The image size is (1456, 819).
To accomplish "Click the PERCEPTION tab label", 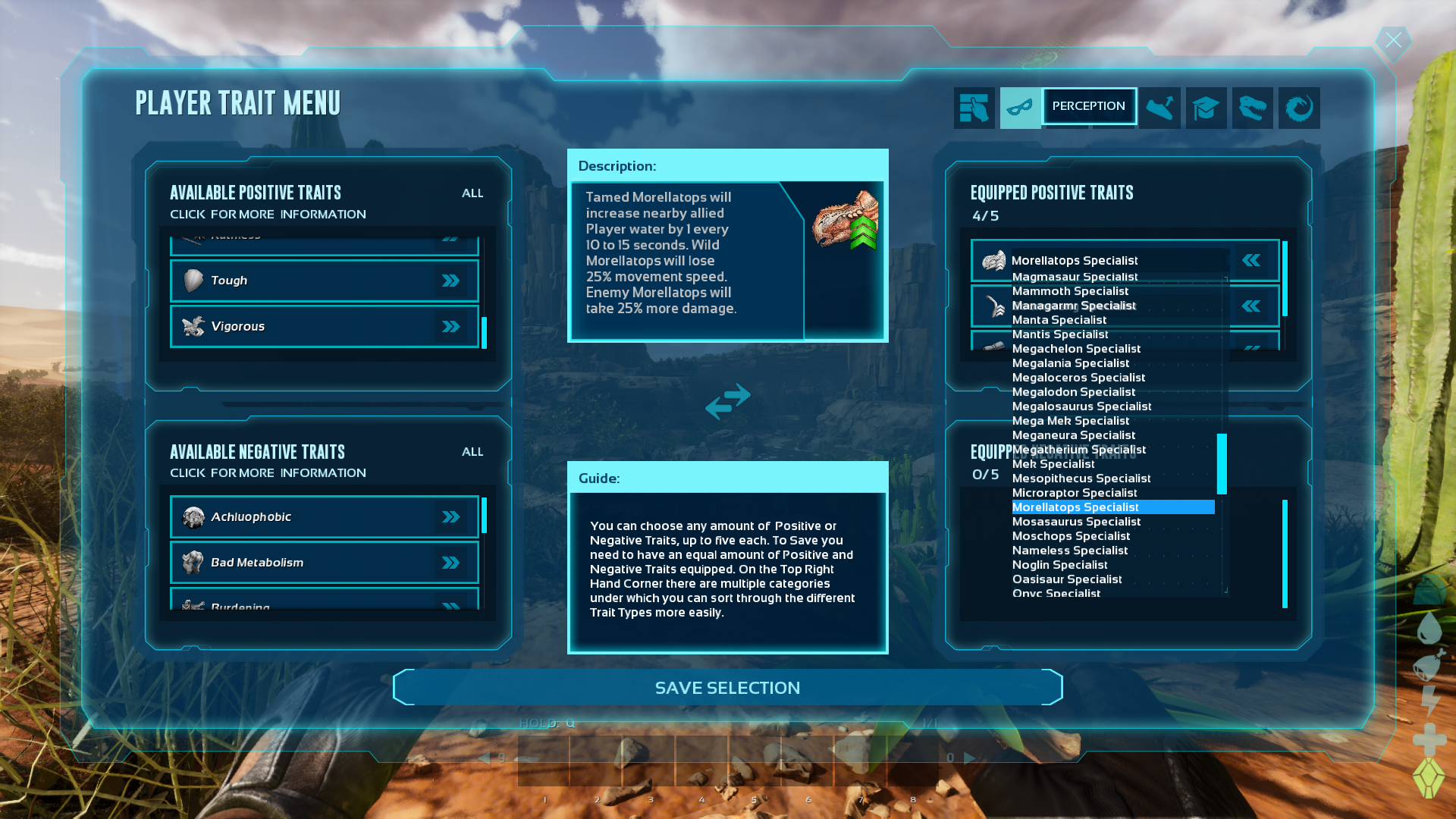I will point(1090,106).
